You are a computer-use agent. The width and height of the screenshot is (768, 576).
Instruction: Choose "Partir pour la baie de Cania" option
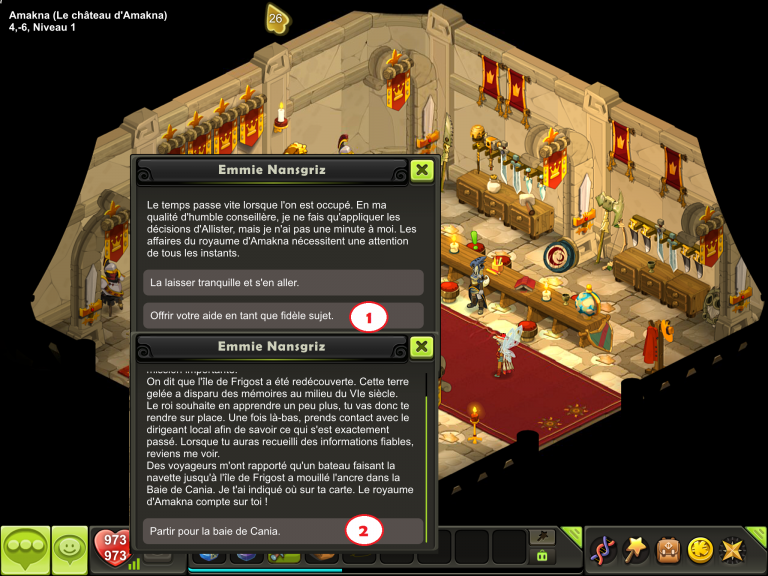tap(283, 530)
